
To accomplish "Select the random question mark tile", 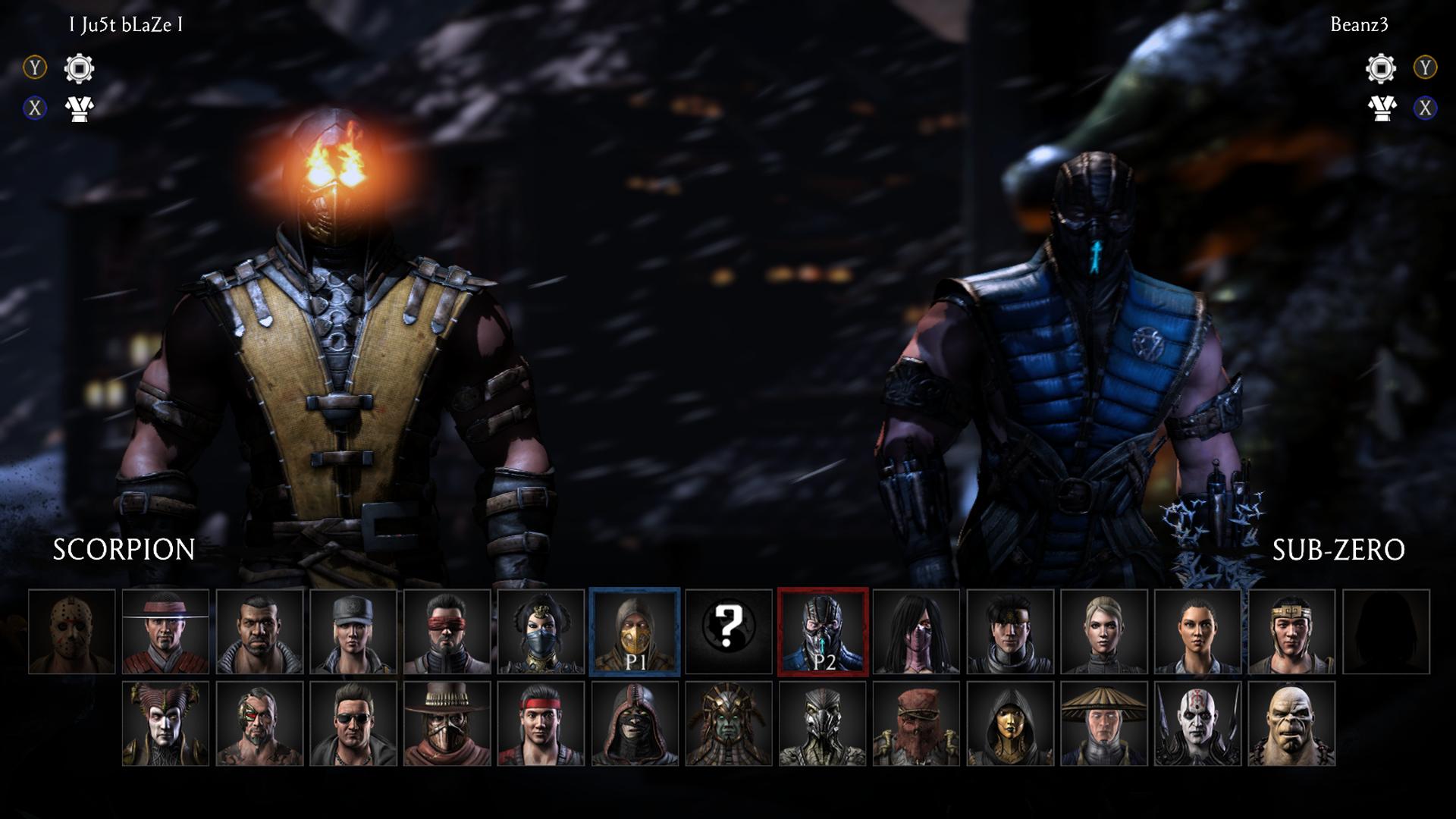I will (x=728, y=632).
